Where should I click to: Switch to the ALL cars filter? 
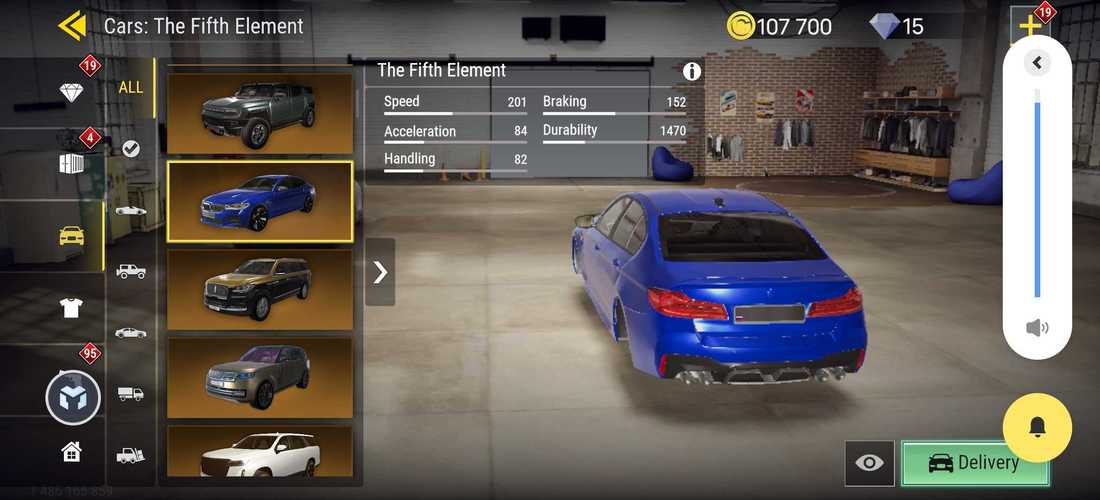131,87
